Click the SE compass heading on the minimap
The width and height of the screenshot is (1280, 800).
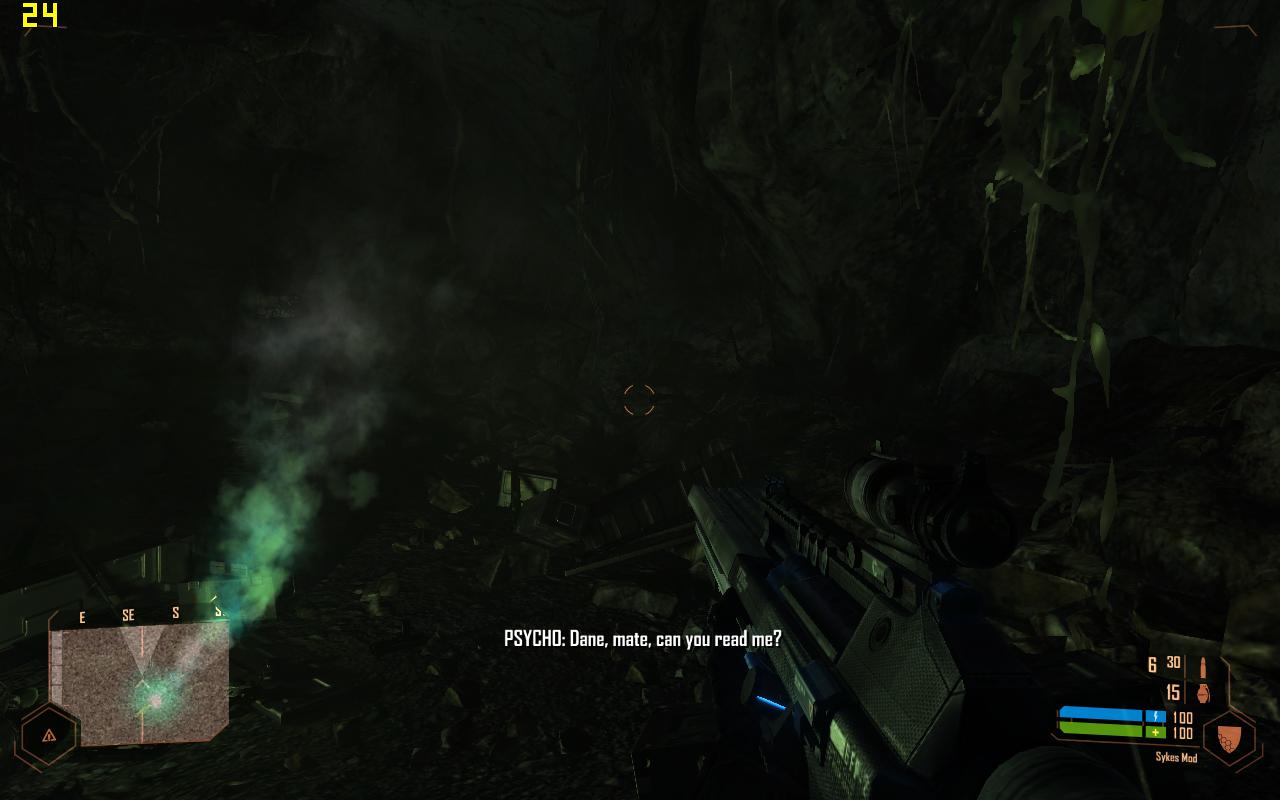129,613
